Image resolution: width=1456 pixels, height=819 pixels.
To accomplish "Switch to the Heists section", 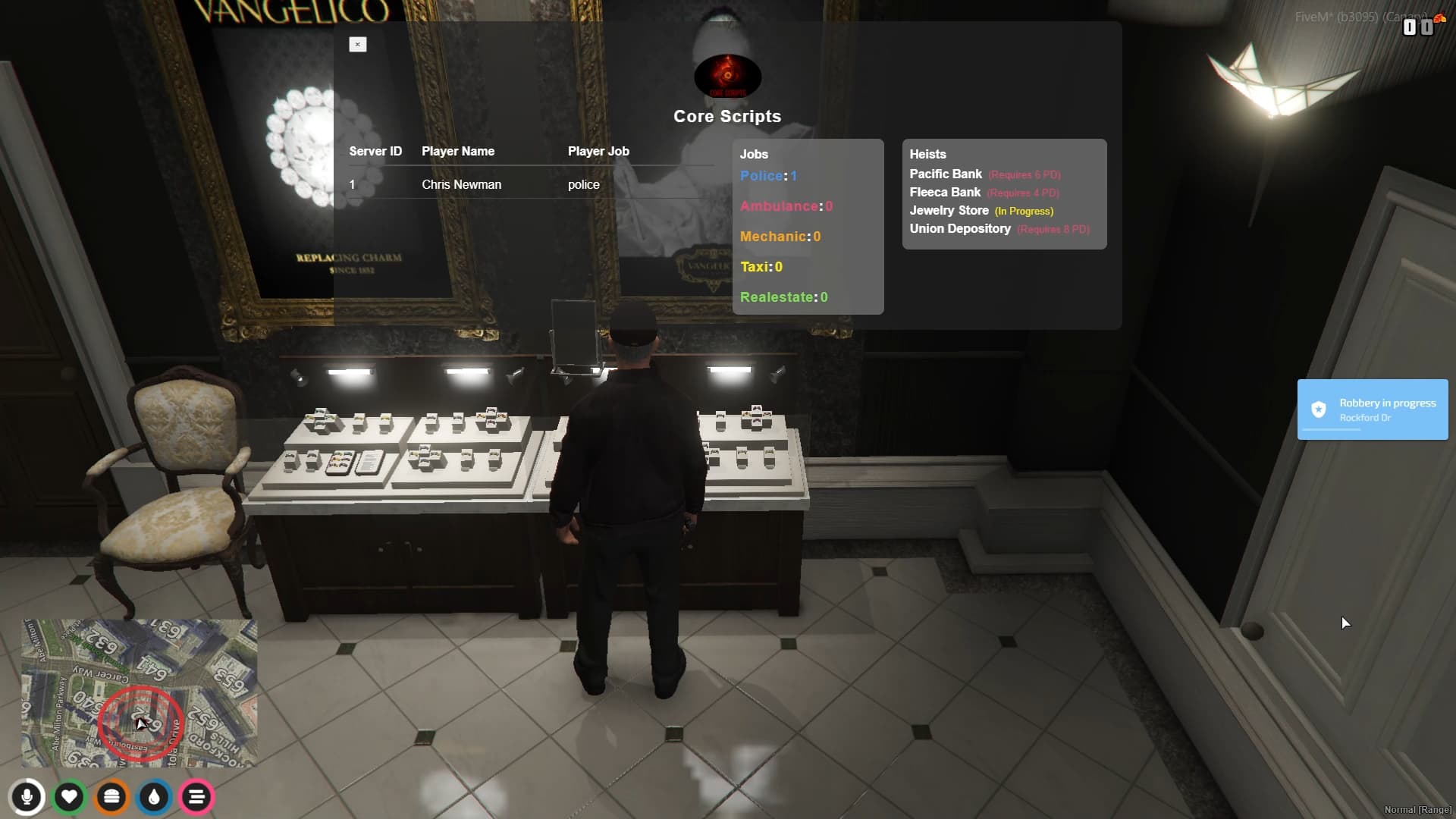I will (x=928, y=154).
